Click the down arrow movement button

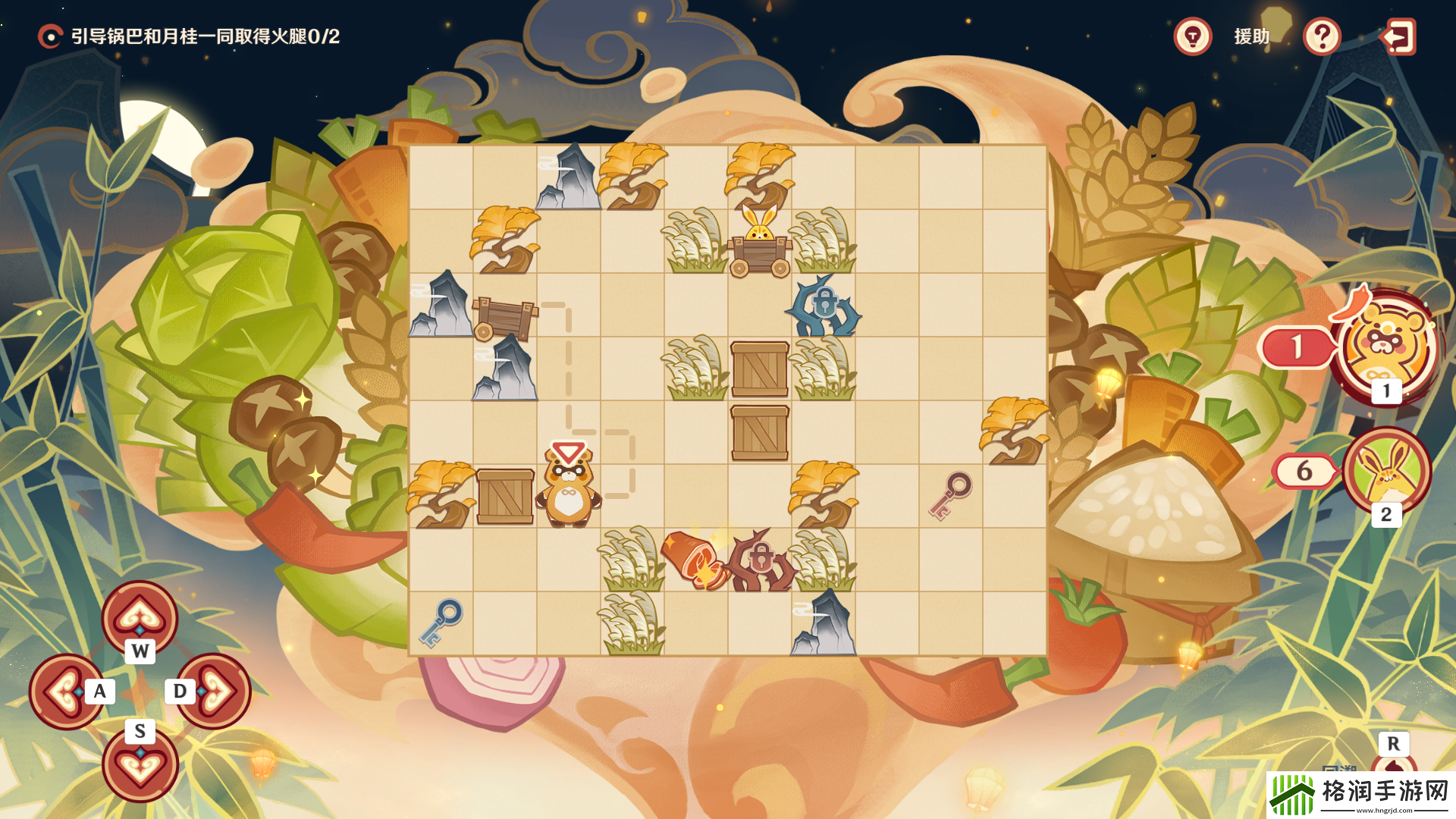tap(140, 764)
